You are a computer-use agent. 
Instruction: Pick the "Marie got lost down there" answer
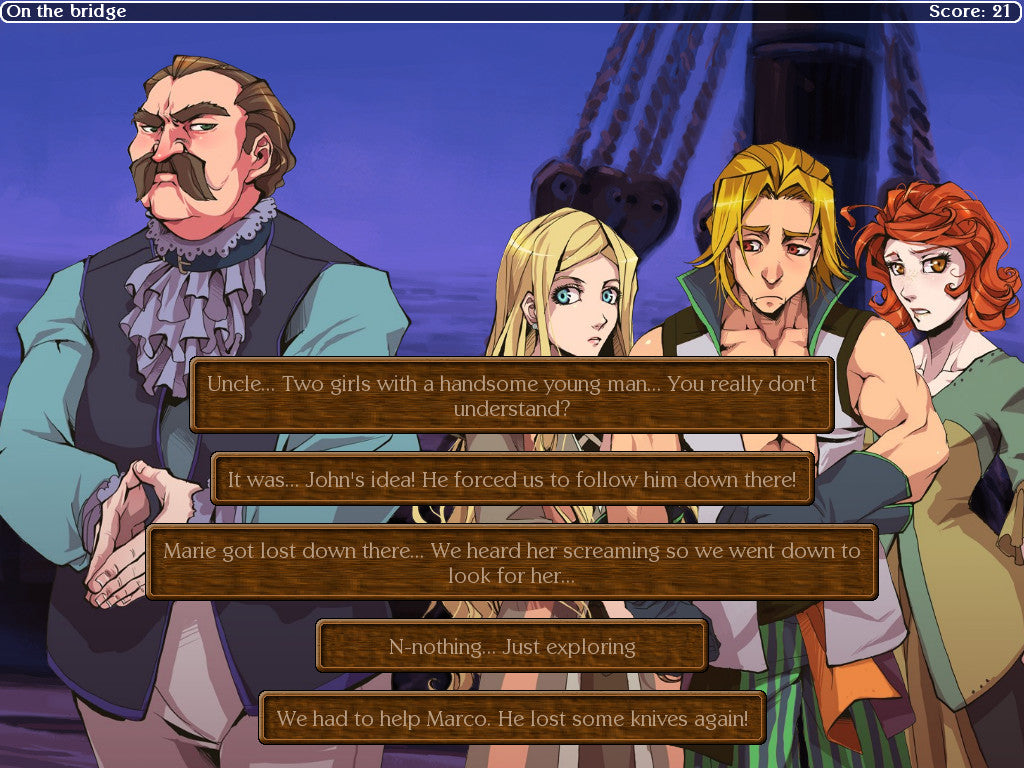[511, 562]
